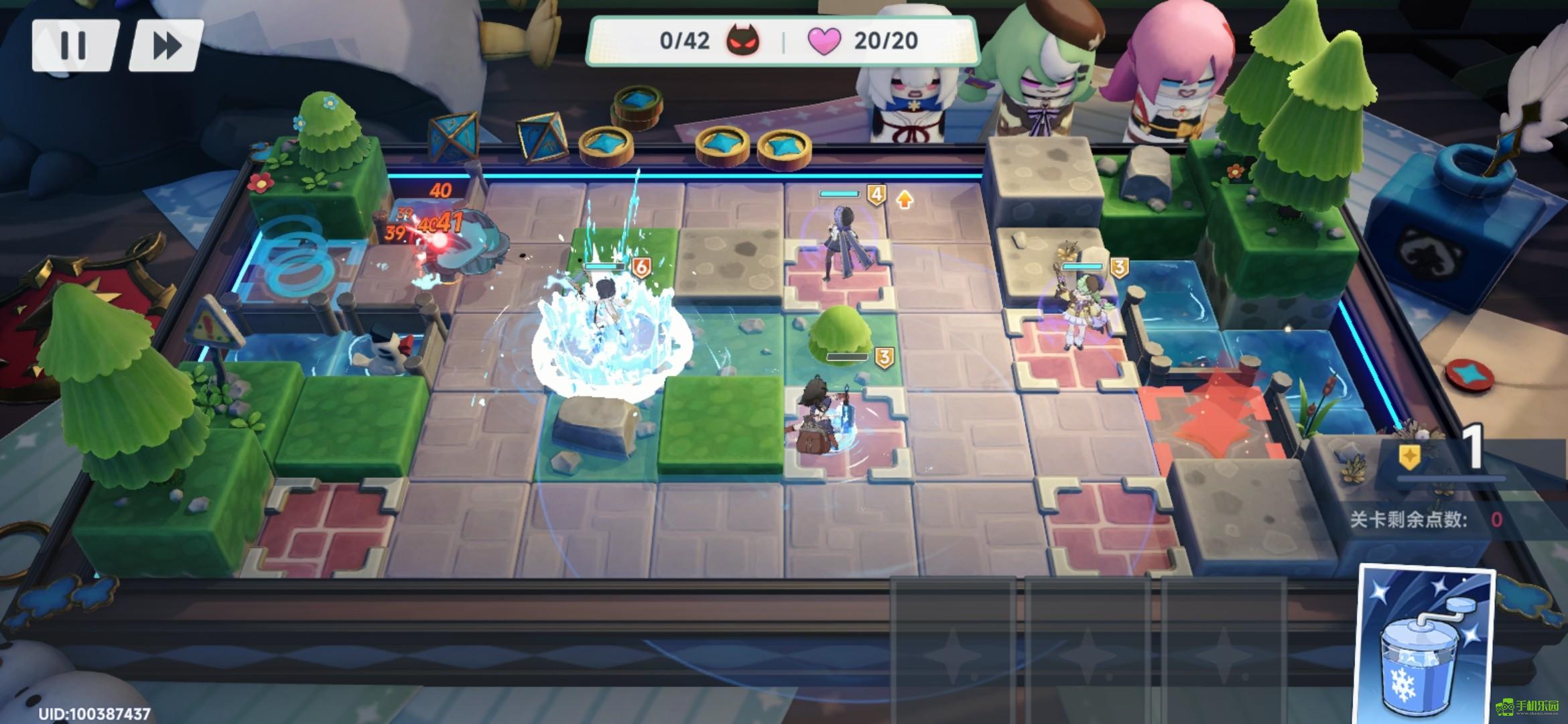The width and height of the screenshot is (1568, 724).
Task: Toggle fast-forward speed
Action: [166, 46]
